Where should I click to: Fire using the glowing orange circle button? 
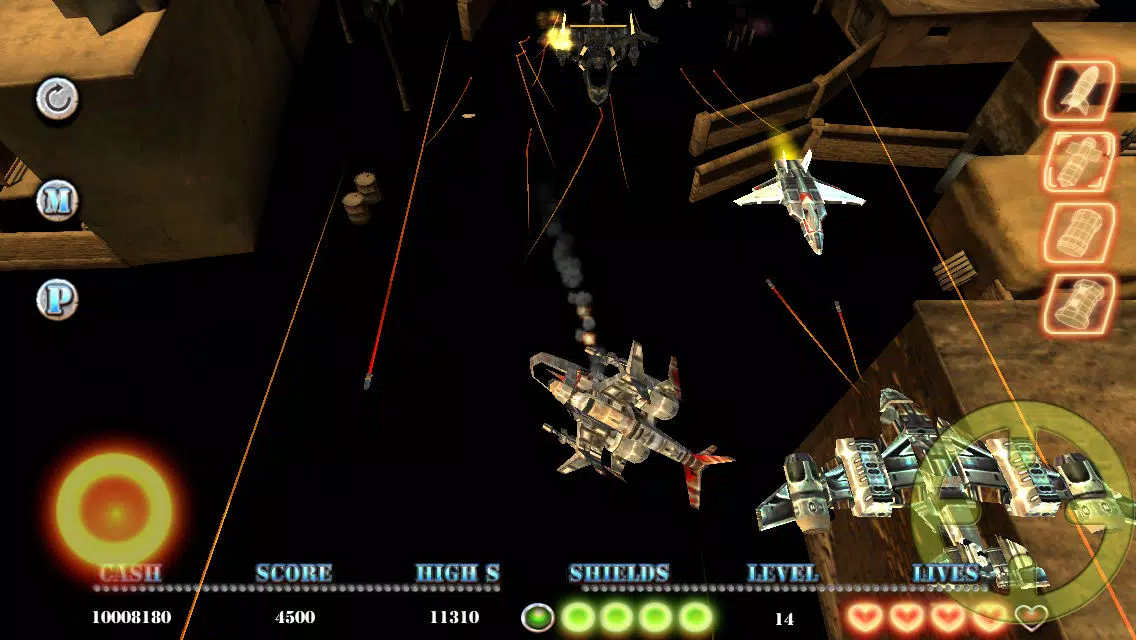114,512
